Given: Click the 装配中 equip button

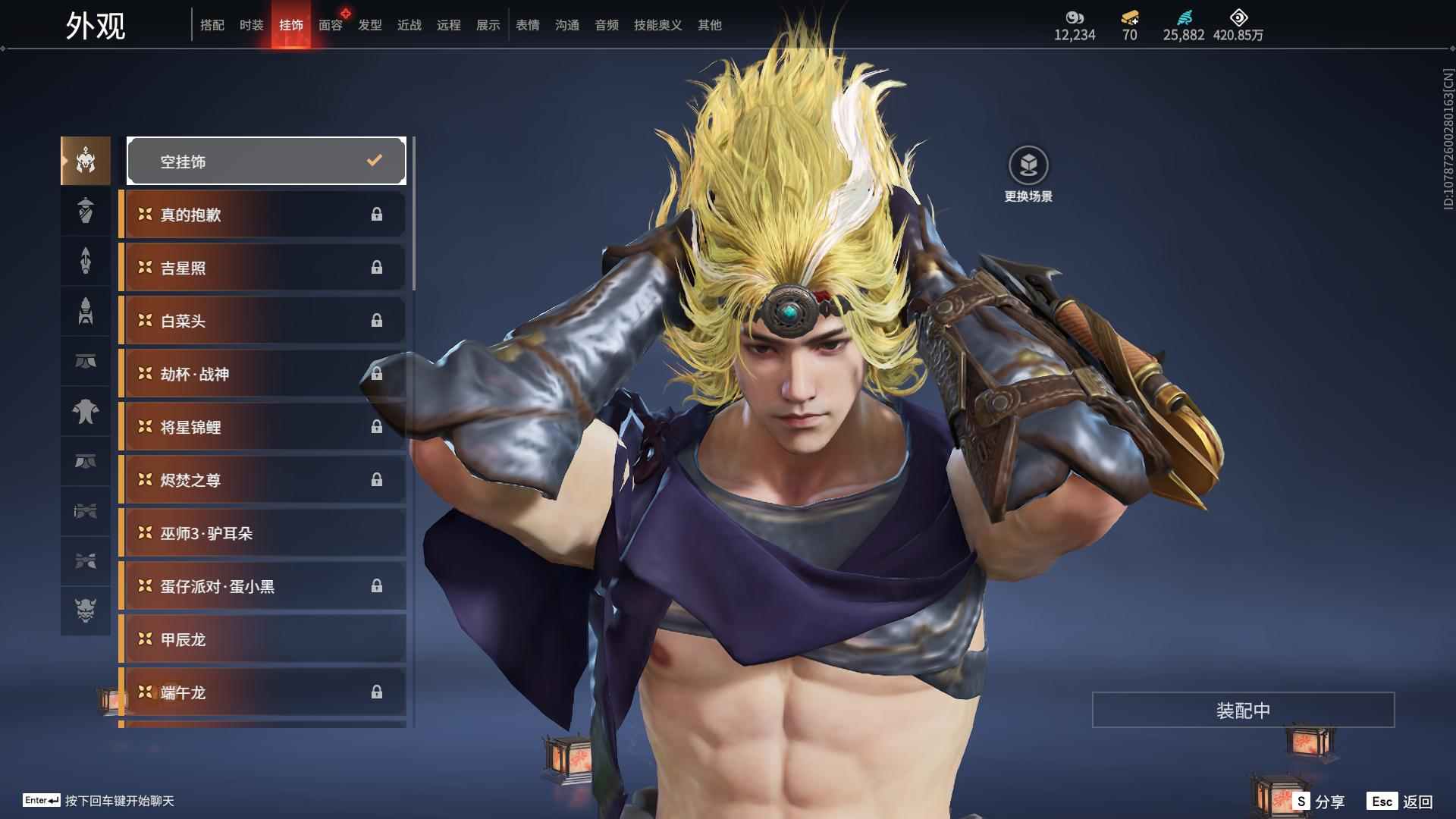Looking at the screenshot, I should pyautogui.click(x=1243, y=710).
